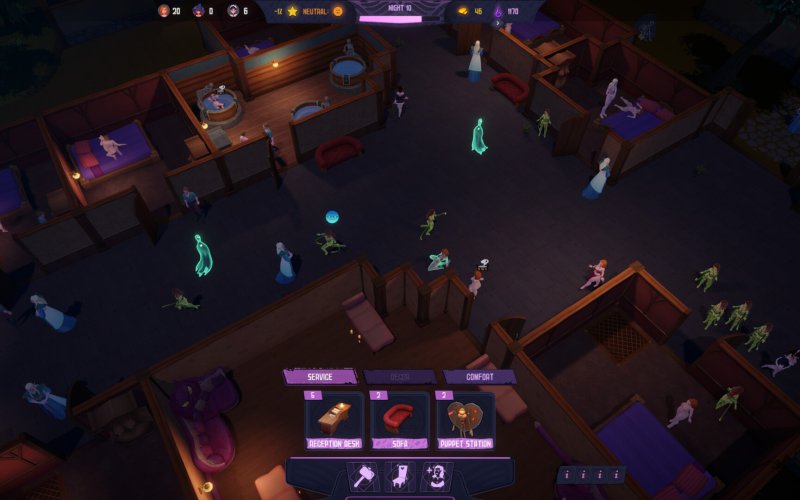Pick the Puppet Station card
This screenshot has height=500, width=800.
click(x=466, y=420)
